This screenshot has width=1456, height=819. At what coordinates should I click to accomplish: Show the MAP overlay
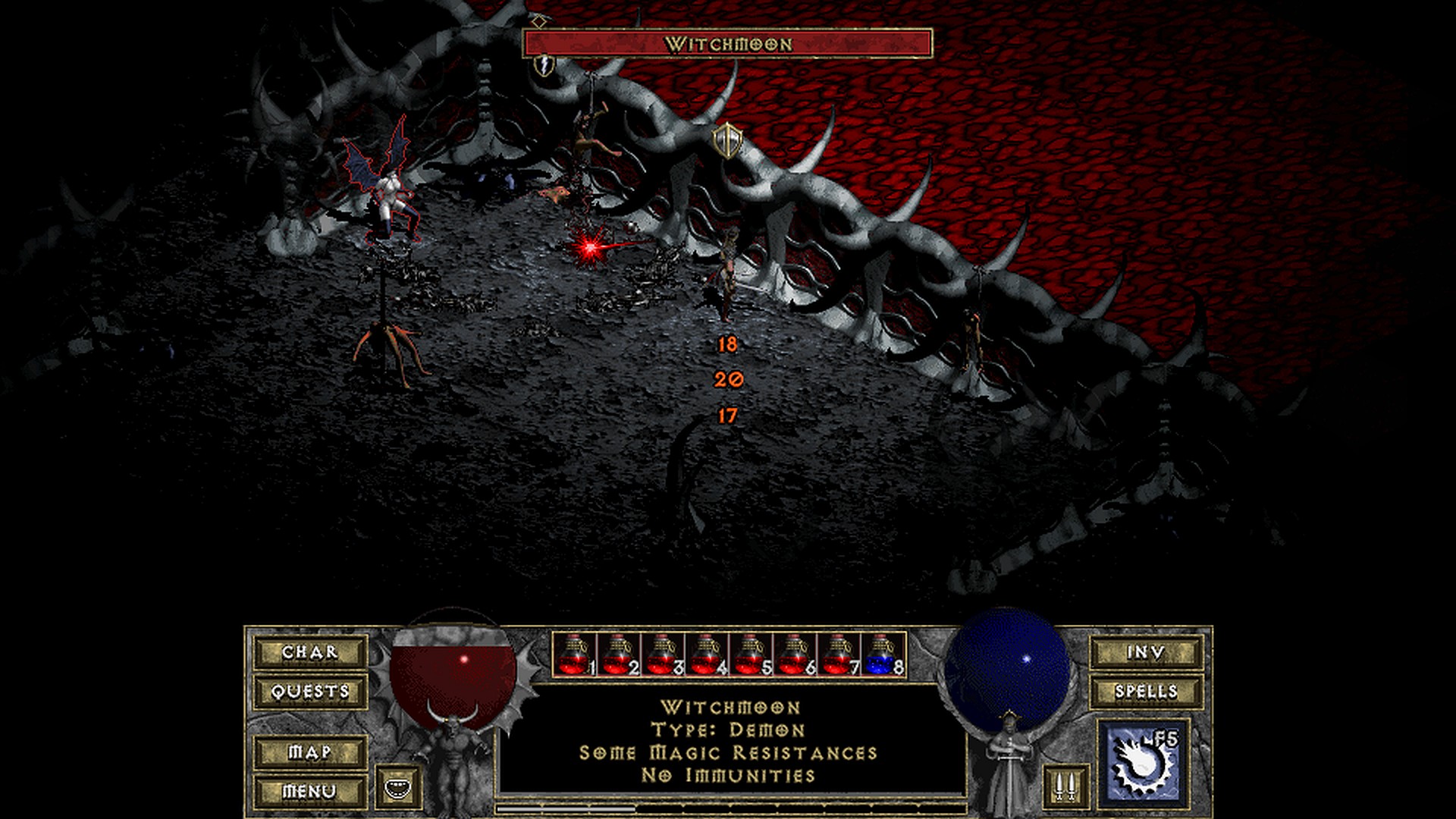coord(310,752)
